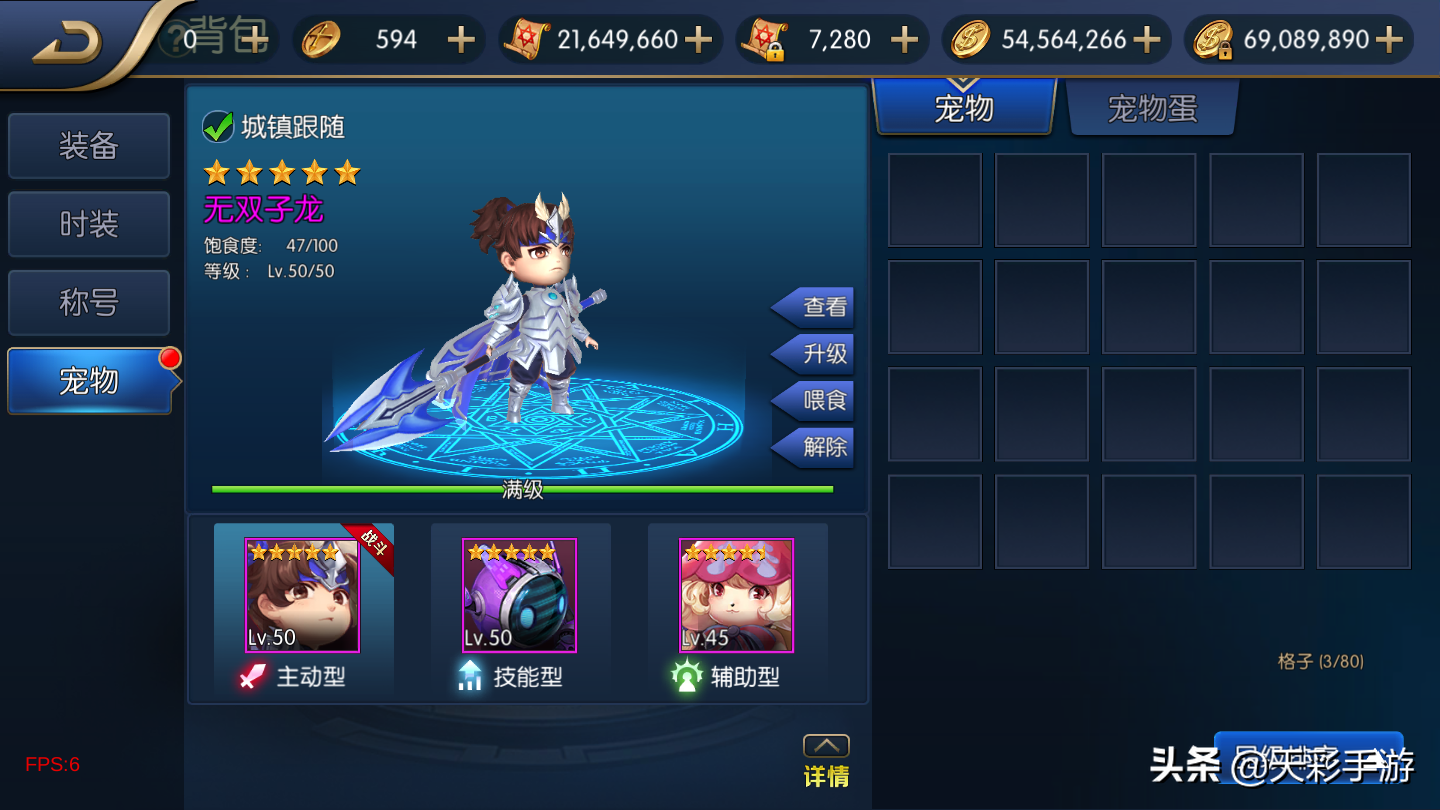Select the 技能型 purple robot pet
1440x810 pixels.
[x=519, y=596]
